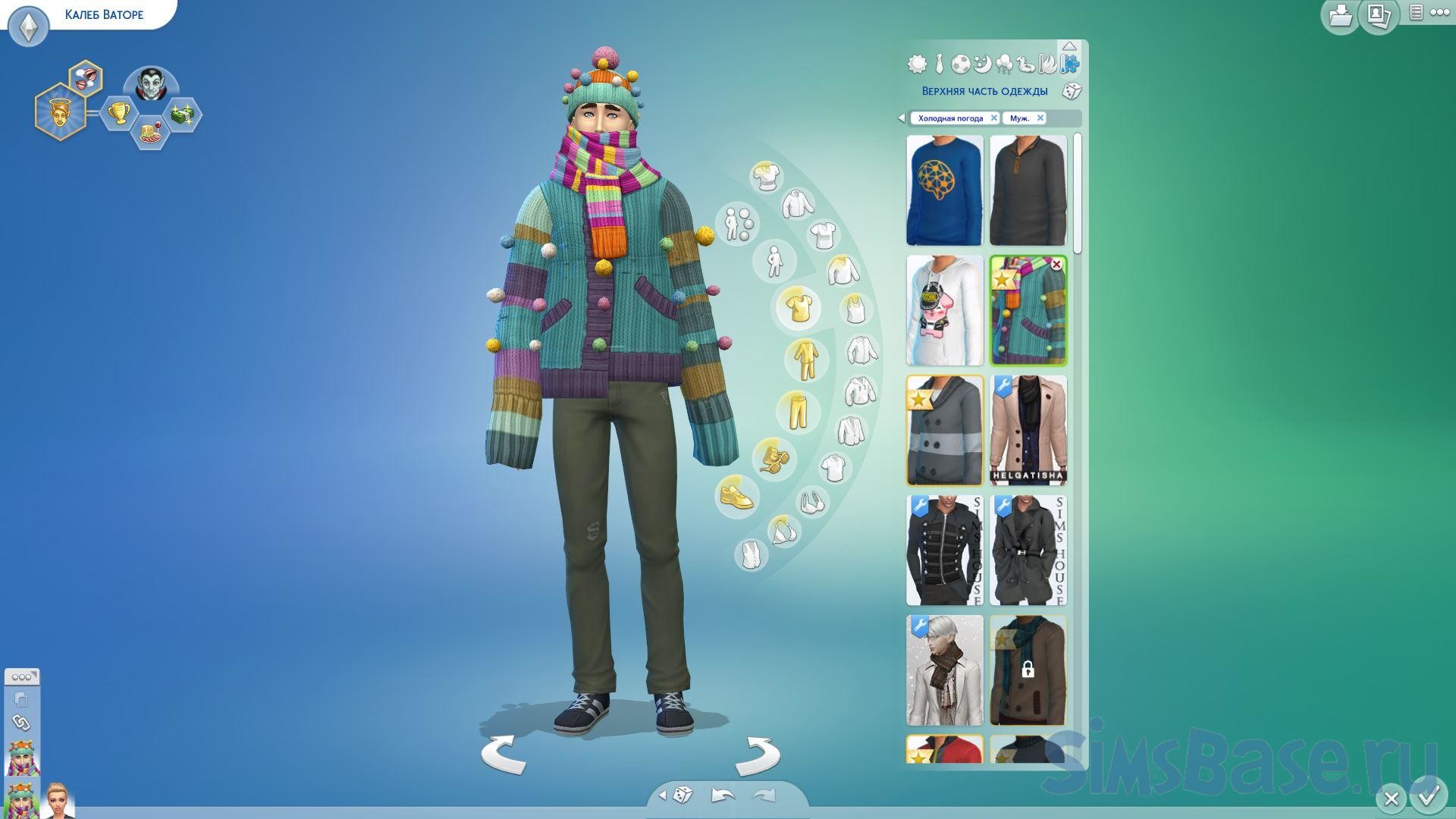Choose the beige Helgatisha coat thumbnail

click(1028, 430)
